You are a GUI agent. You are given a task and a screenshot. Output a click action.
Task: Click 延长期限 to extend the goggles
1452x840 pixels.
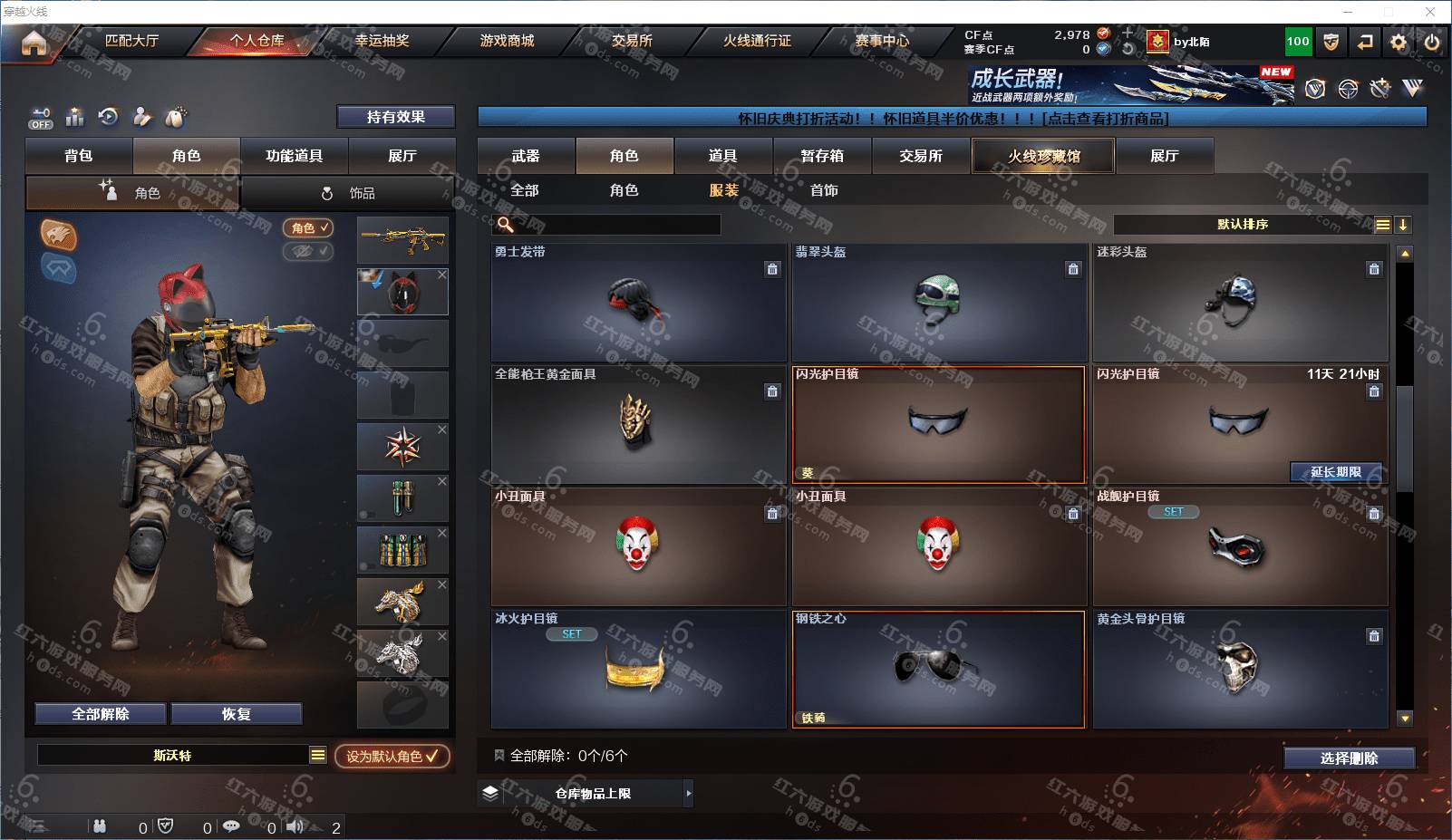tap(1336, 472)
